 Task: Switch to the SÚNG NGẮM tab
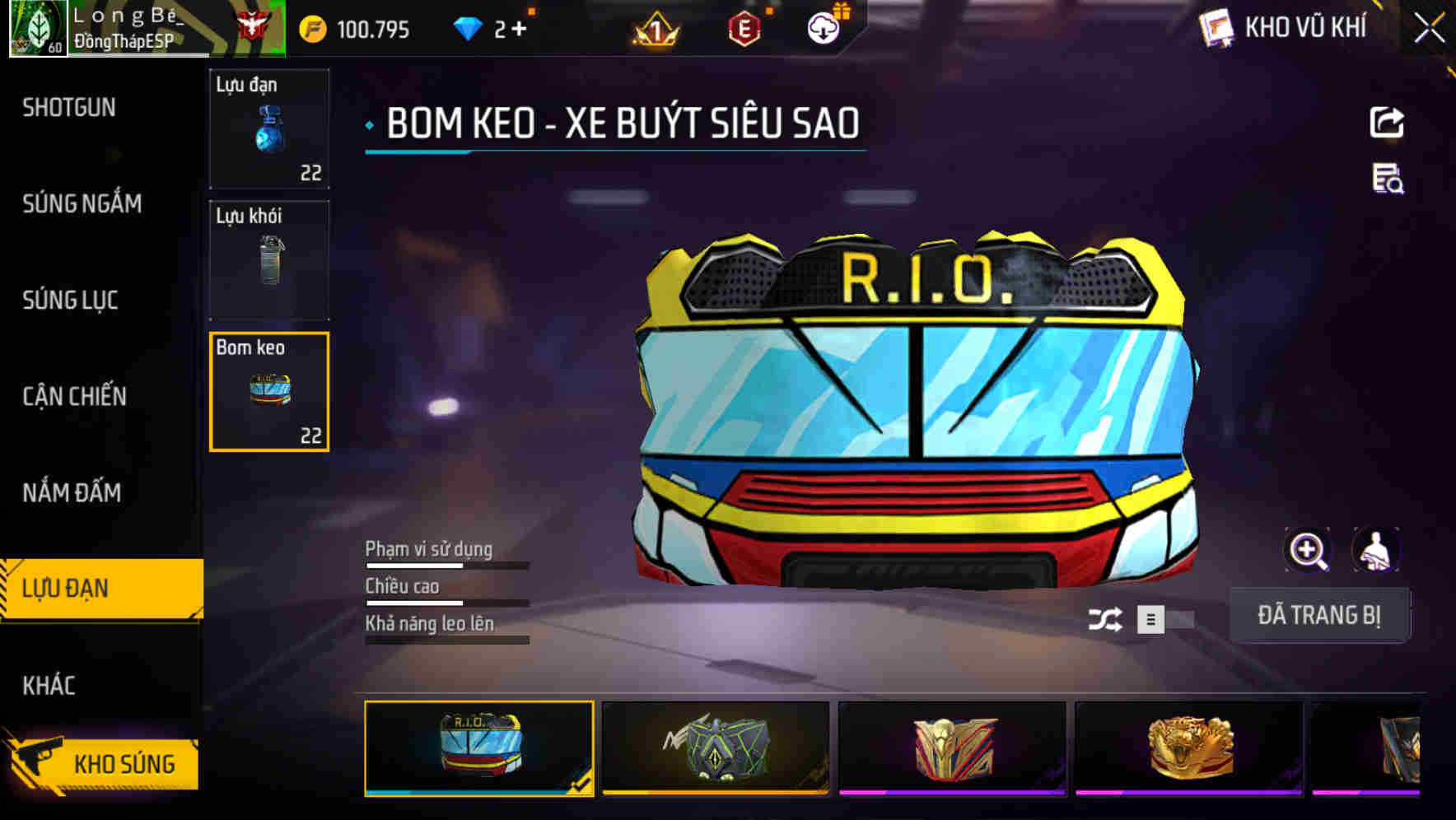point(80,203)
